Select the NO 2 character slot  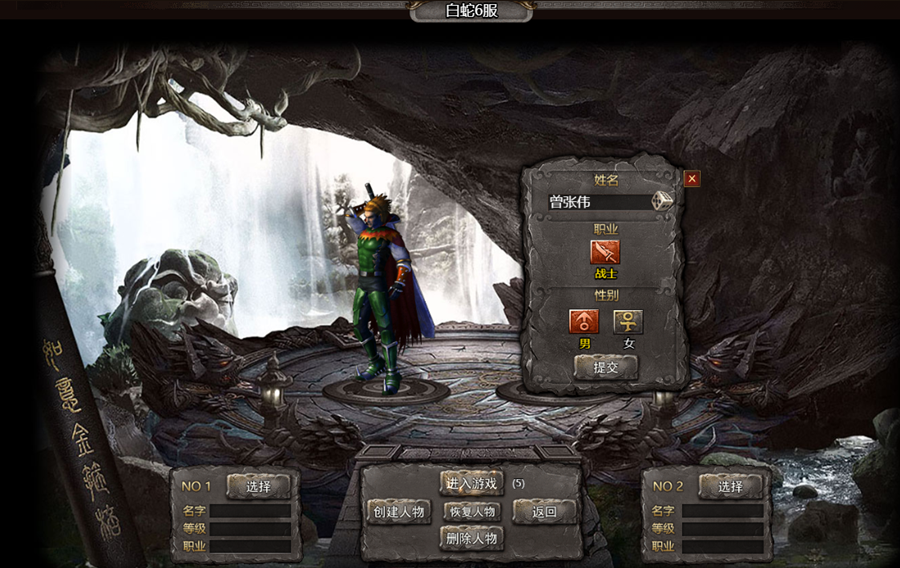(731, 486)
